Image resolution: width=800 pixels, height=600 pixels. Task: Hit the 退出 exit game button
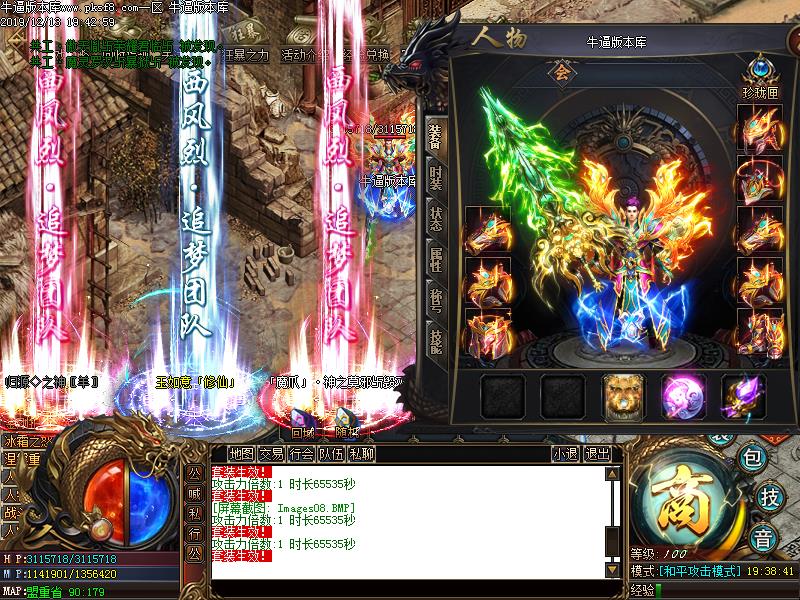(597, 454)
